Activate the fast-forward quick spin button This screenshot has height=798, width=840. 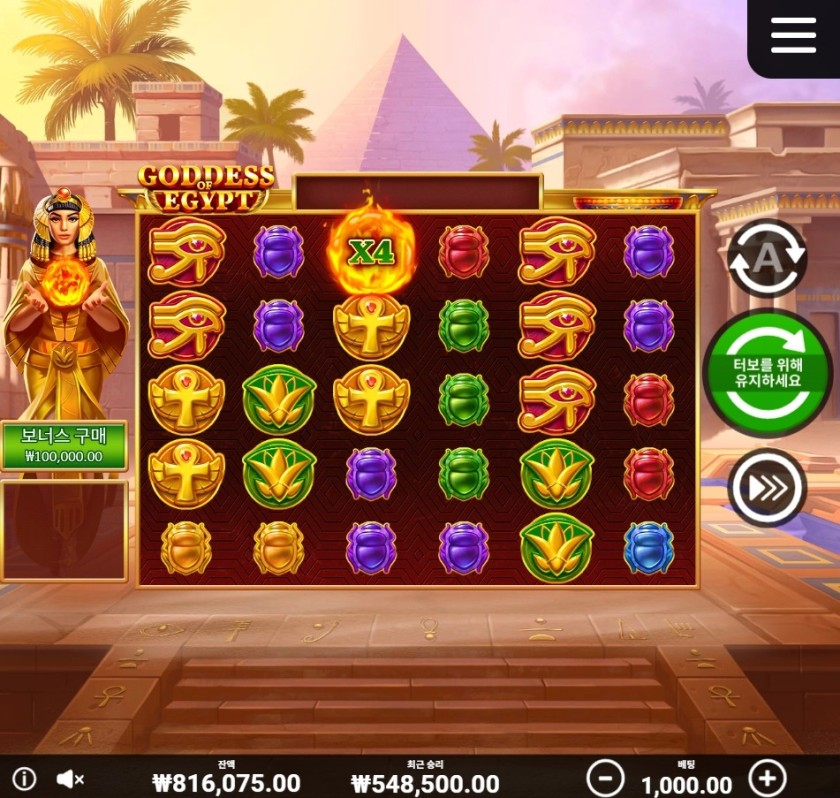[x=767, y=488]
